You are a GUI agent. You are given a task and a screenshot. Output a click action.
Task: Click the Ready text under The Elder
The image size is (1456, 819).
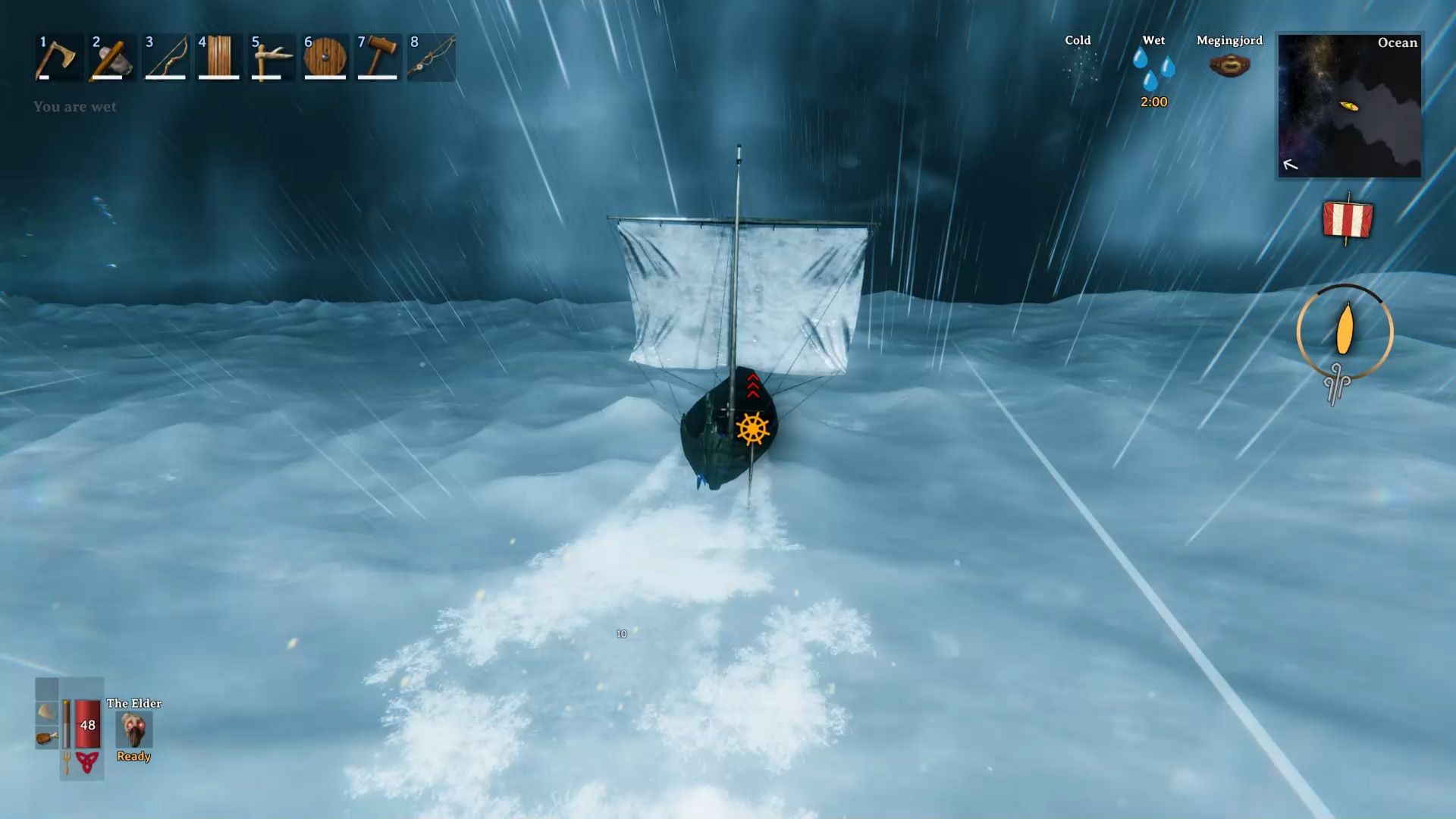pyautogui.click(x=133, y=756)
